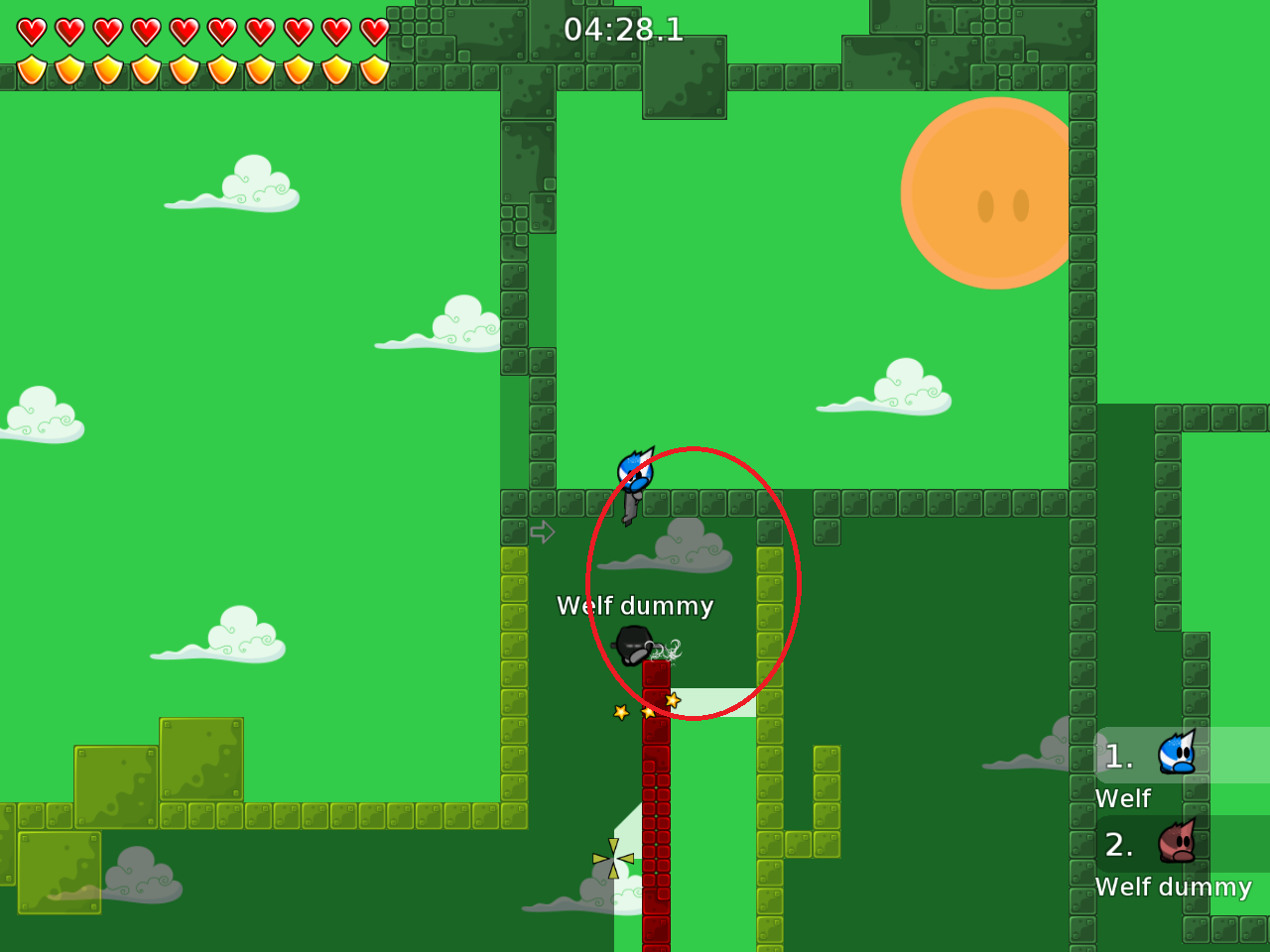Click the first red heart icon
Viewport: 1270px width, 952px height.
click(30, 30)
